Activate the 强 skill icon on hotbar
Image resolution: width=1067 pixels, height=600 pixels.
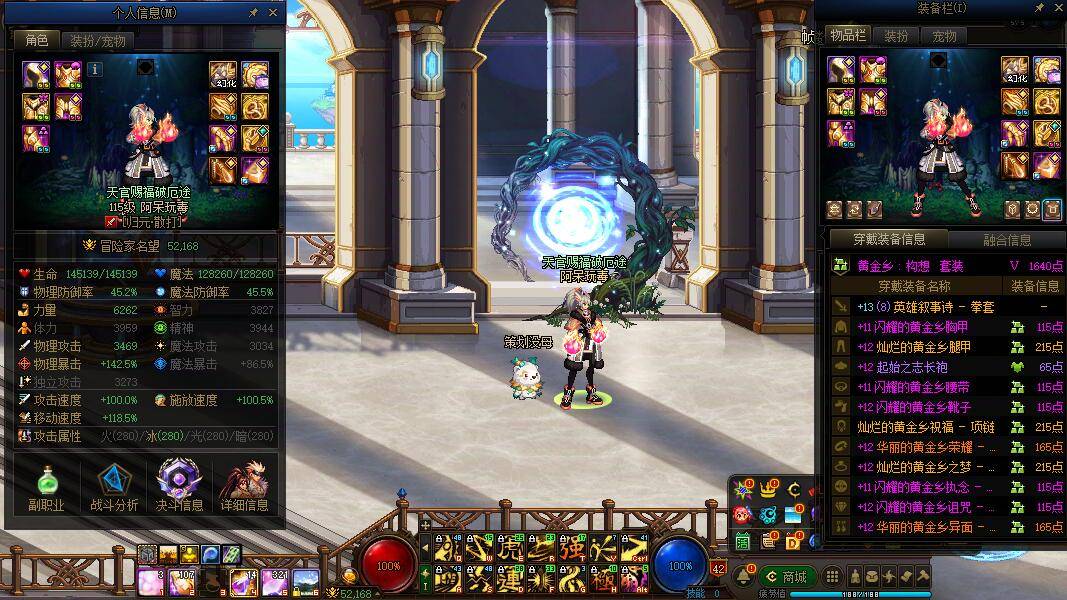(571, 549)
